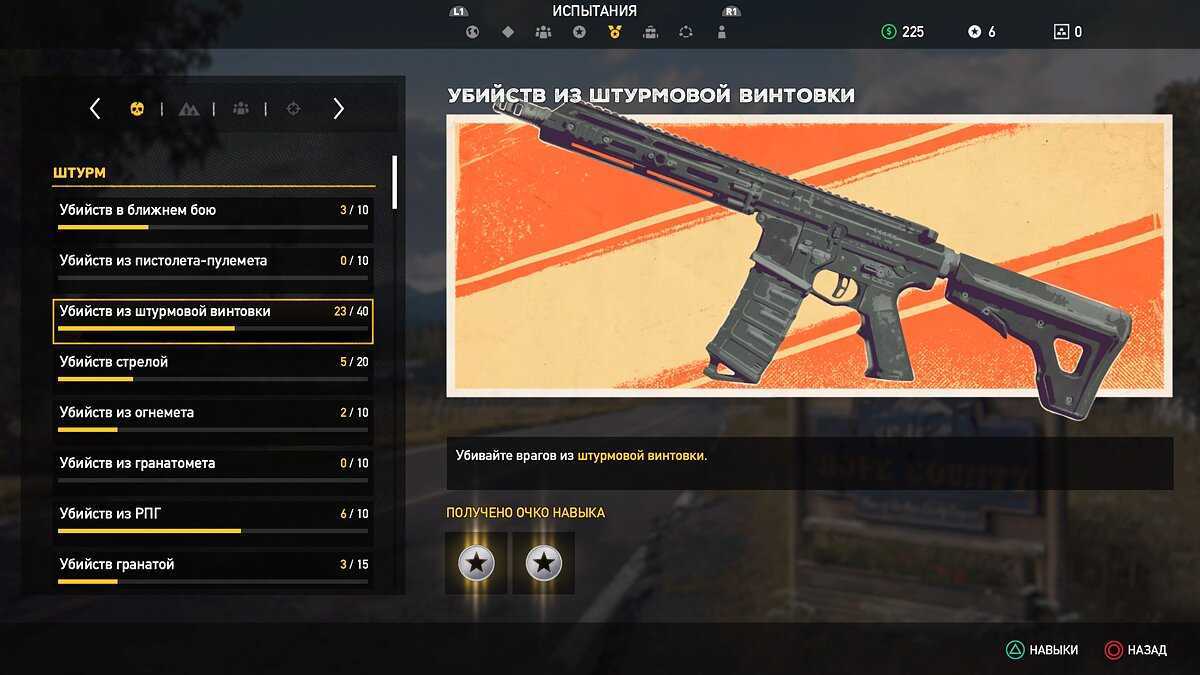The image size is (1200, 675).
Task: Open the grenade kills challenge entry
Action: (x=213, y=565)
